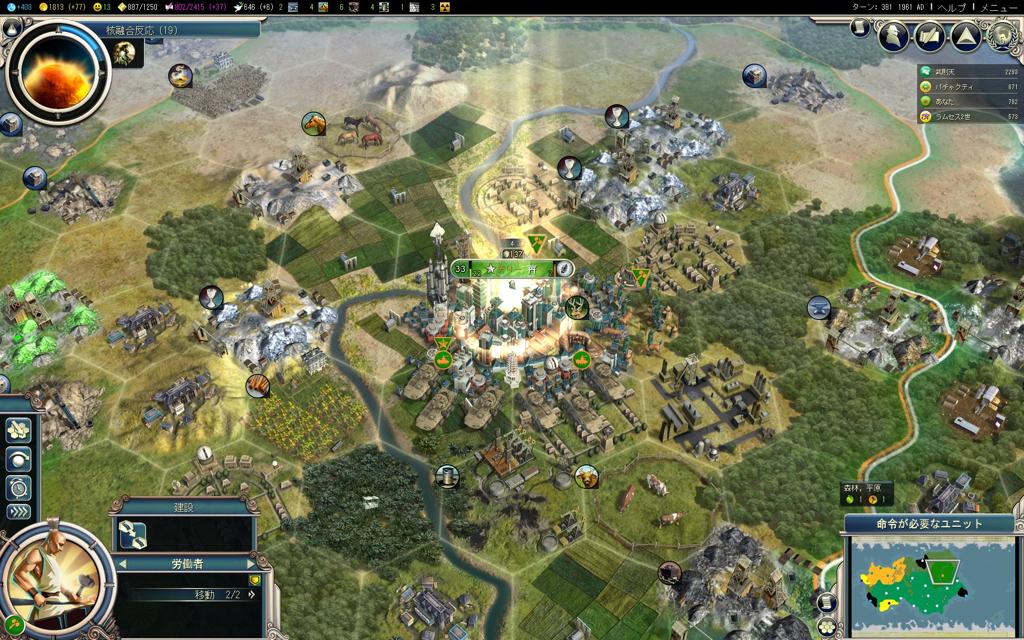The height and width of the screenshot is (640, 1024).
Task: Open the advisor counsel silhouette button
Action: coord(893,37)
